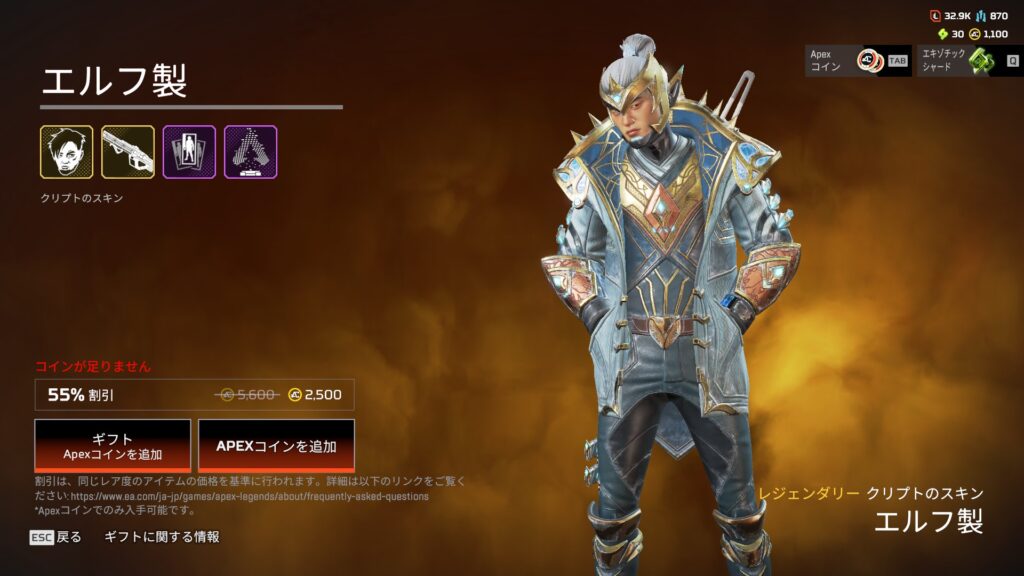The height and width of the screenshot is (576, 1024).
Task: Open the エキゾチックシャード shards button
Action: click(969, 61)
